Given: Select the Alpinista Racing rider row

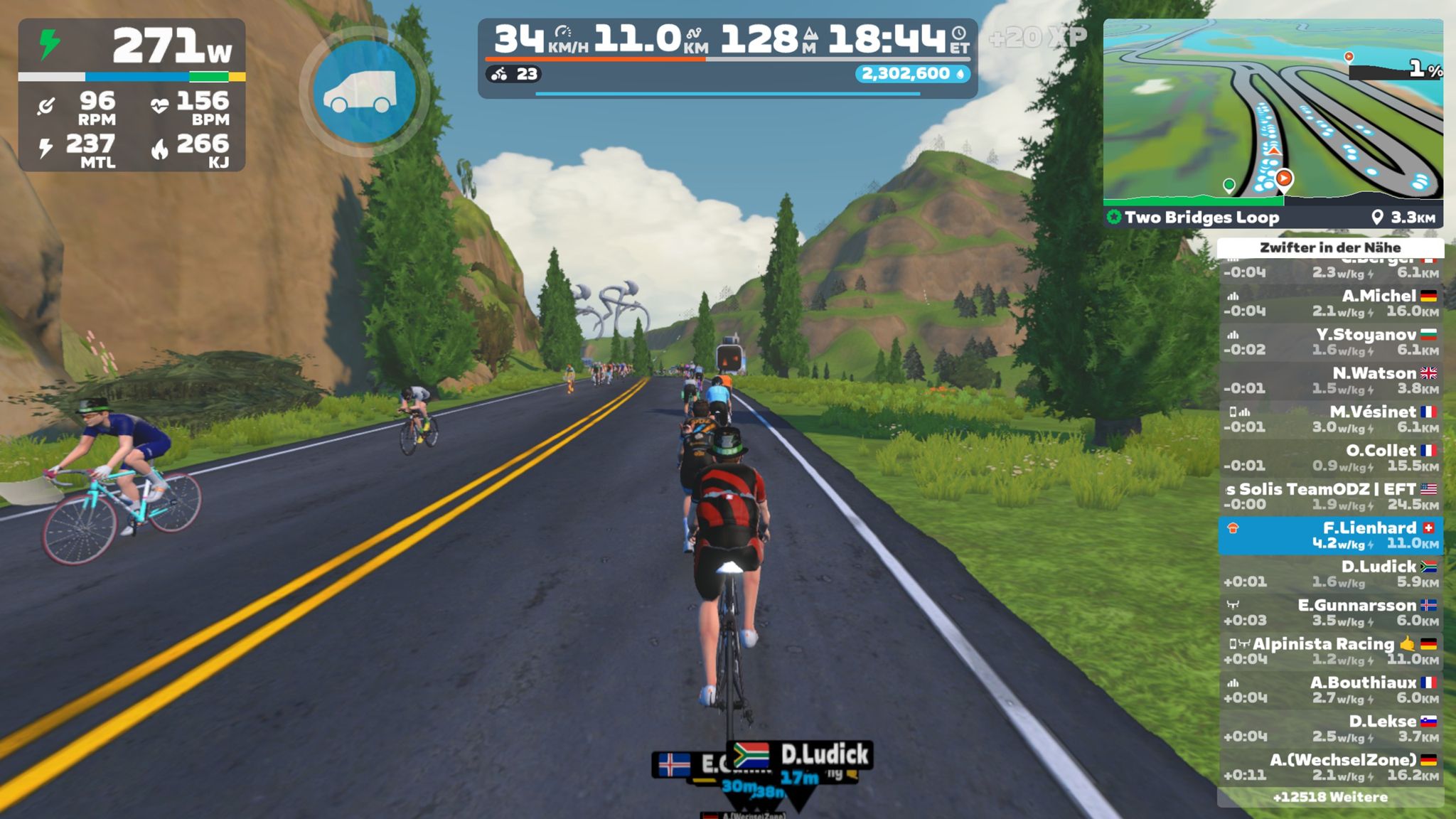Looking at the screenshot, I should (1329, 651).
